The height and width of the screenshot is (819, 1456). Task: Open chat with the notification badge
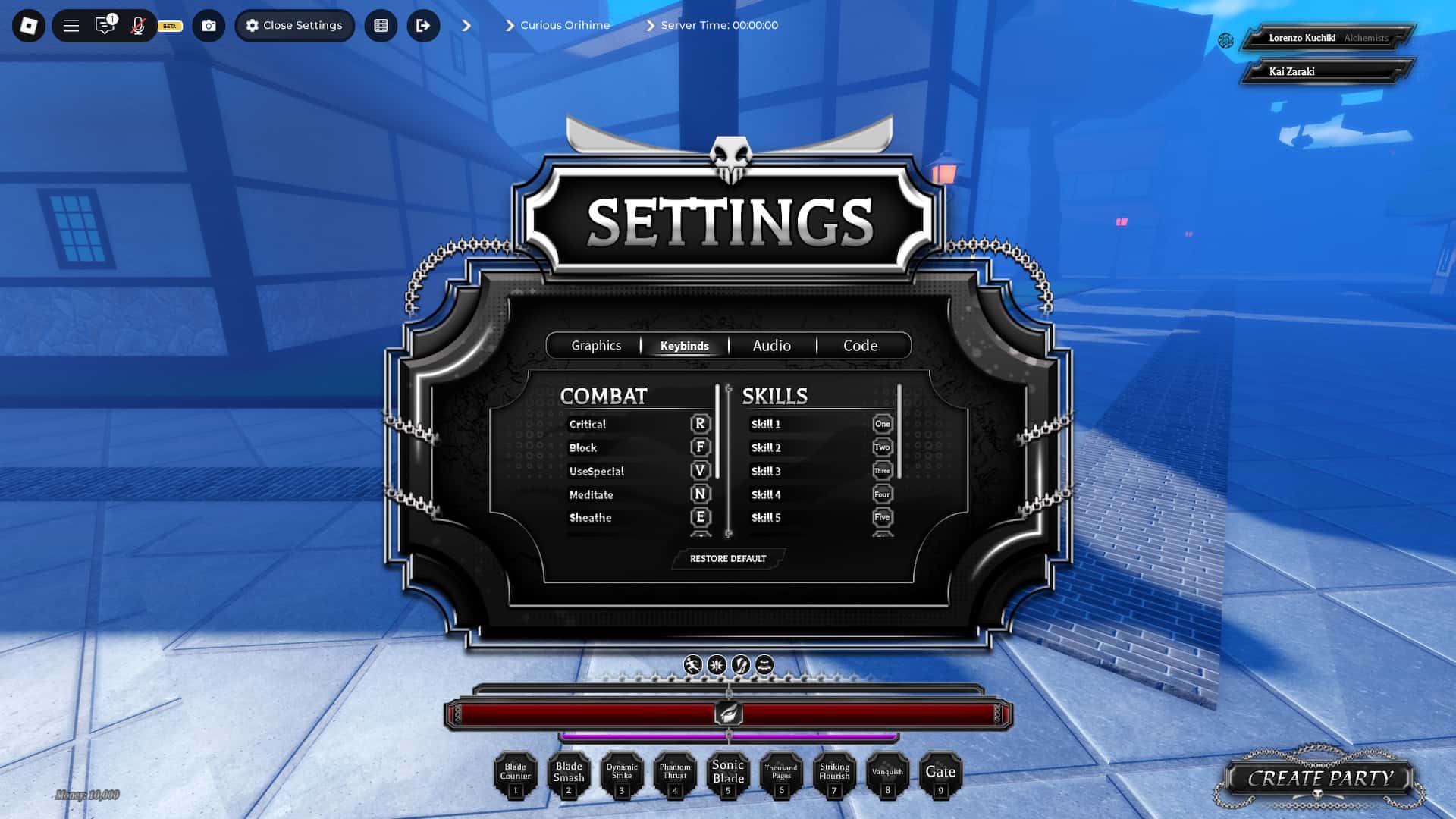tap(105, 25)
